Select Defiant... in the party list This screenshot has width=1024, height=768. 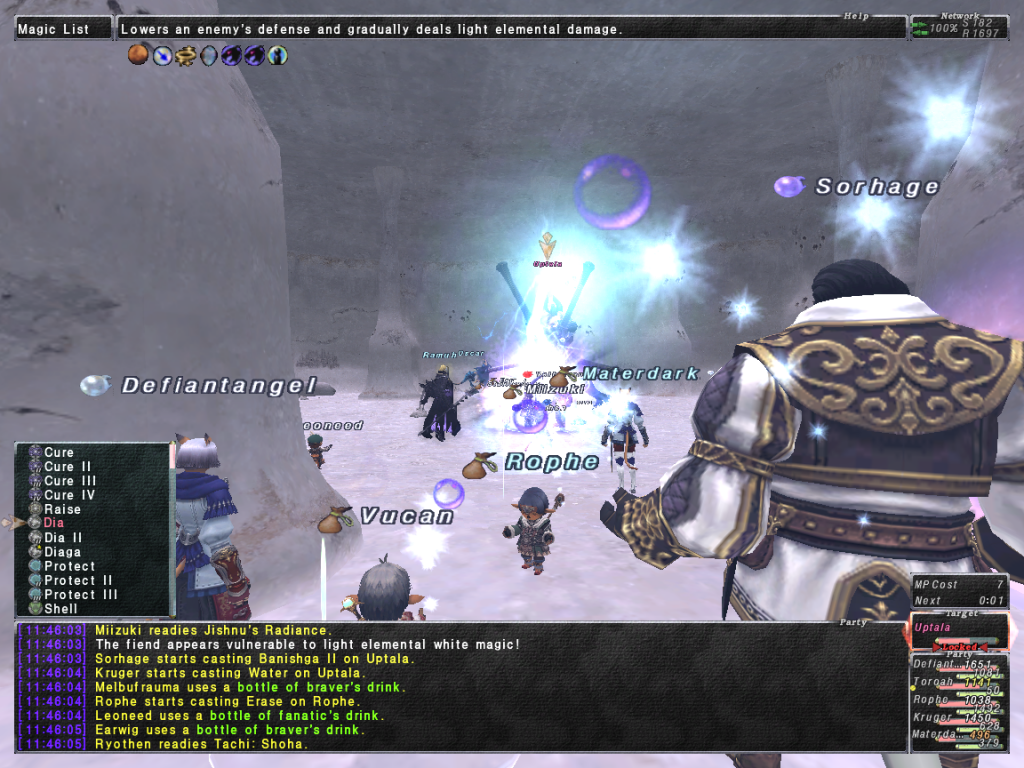coord(936,664)
